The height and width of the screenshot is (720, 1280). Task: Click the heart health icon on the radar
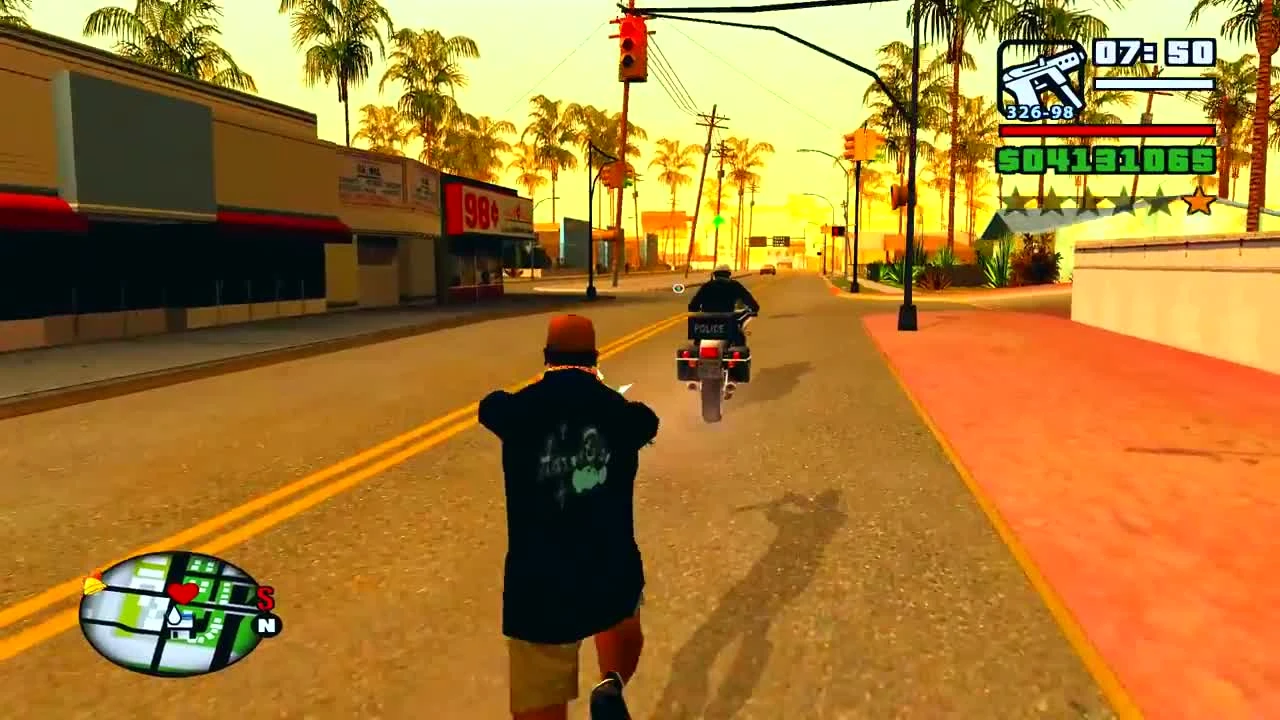pos(182,593)
